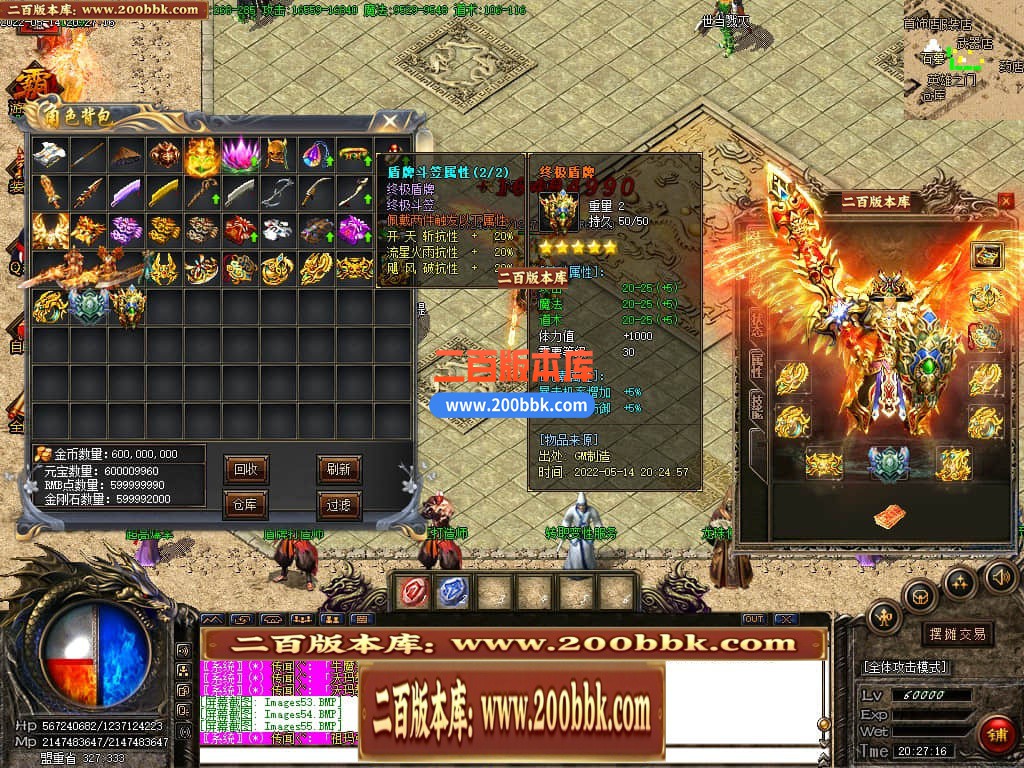Screen dimensions: 1024x768
Task: Select the pink lotus flower item
Action: pos(240,153)
